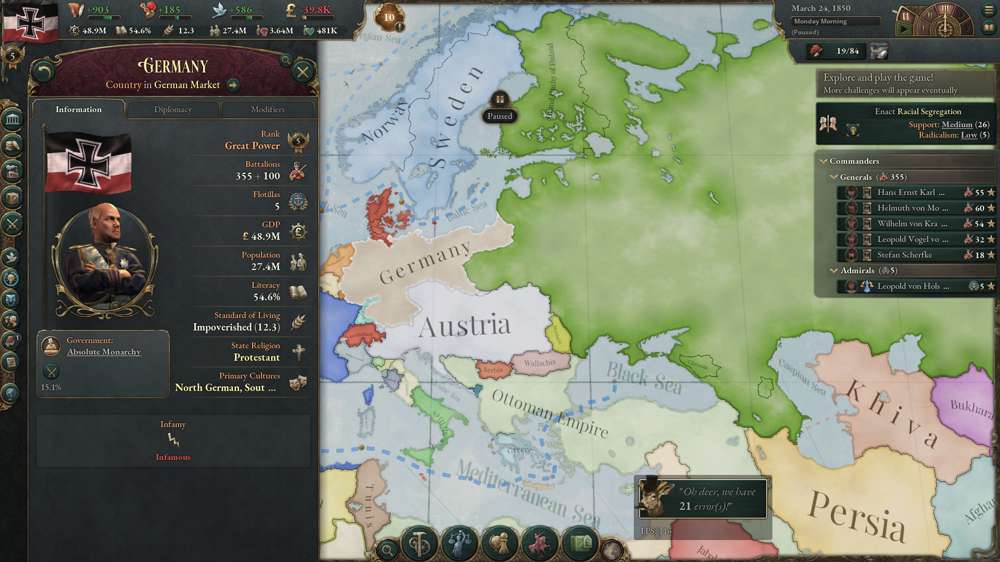This screenshot has width=1000, height=562.
Task: Open the scales of justice lens
Action: (419, 544)
